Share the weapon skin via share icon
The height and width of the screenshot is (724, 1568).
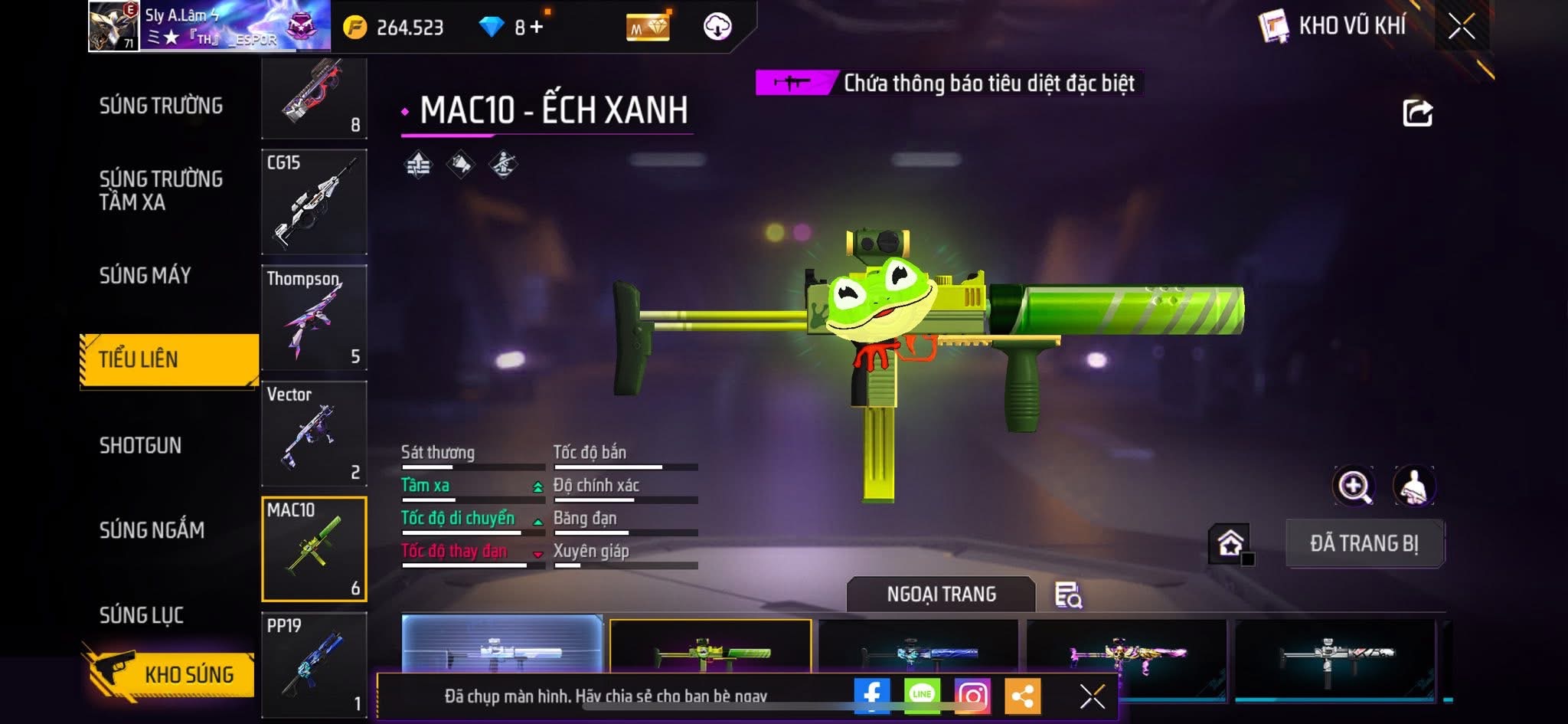click(x=1417, y=113)
